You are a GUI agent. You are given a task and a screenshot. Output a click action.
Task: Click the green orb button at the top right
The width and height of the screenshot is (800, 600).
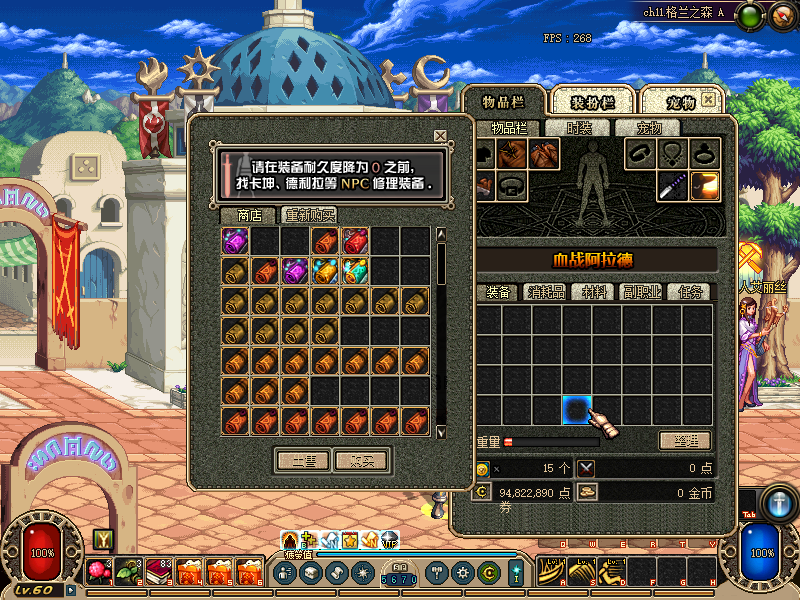752,16
